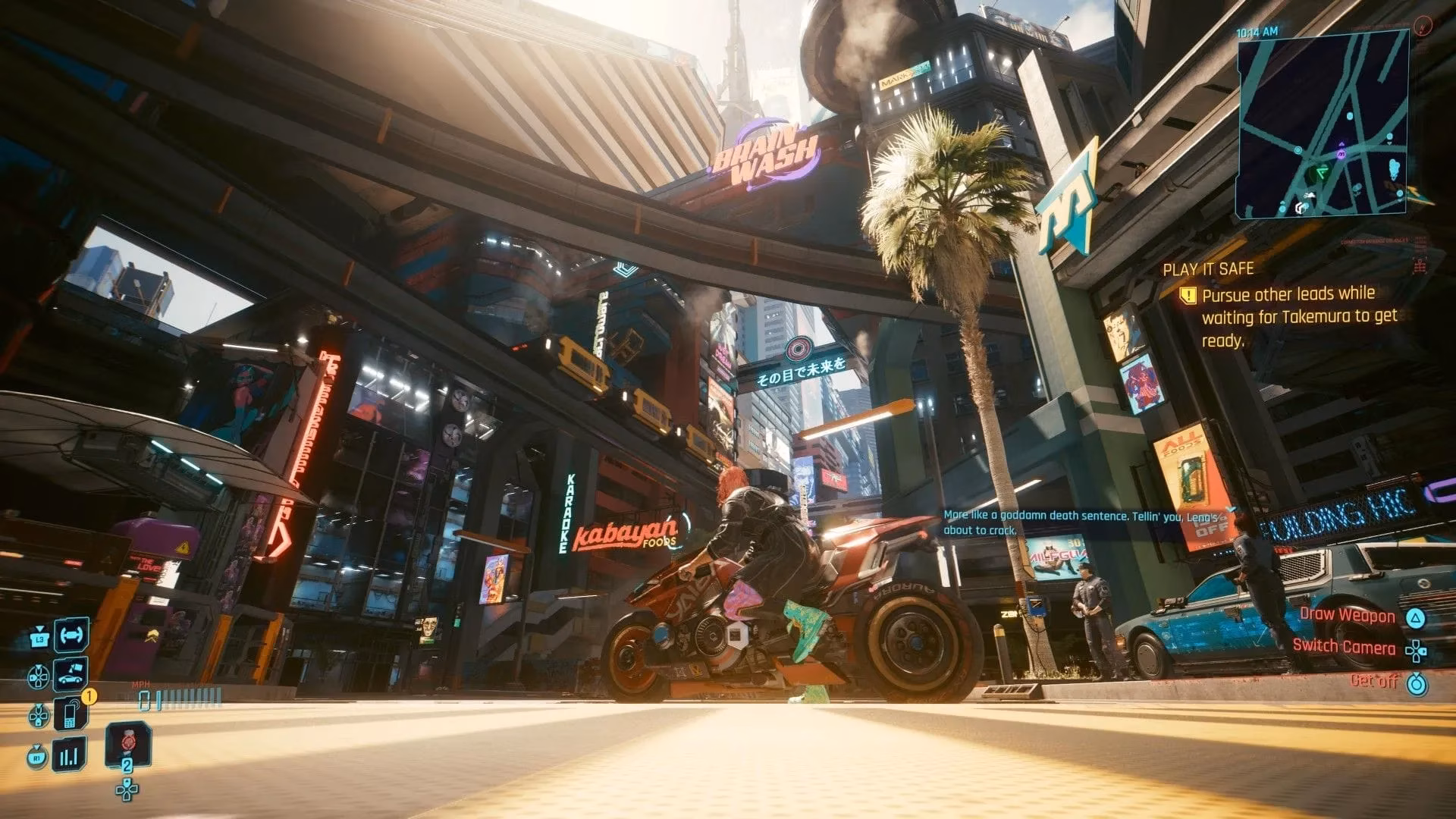
Task: Click the car paint vehicle icon
Action: [x=69, y=676]
